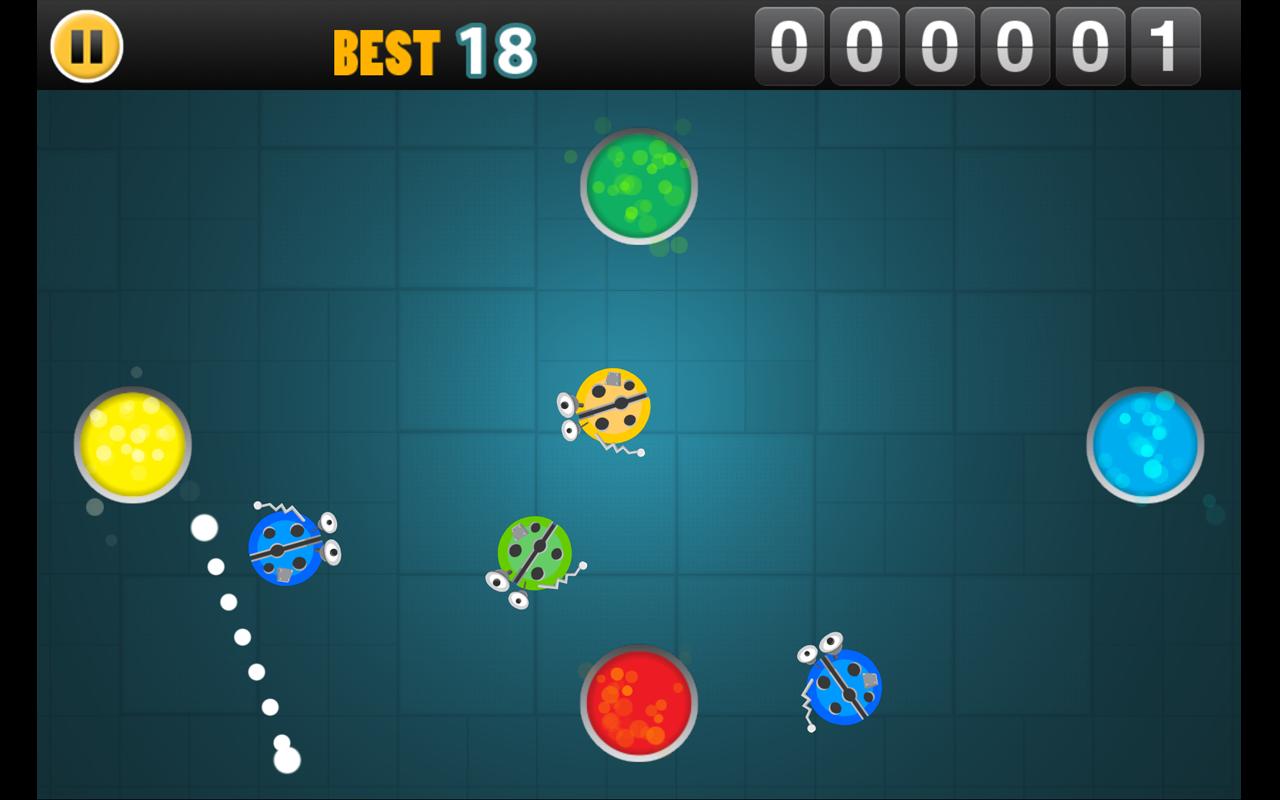Select the green ladybug in the center
Screen dimensions: 1280x800
point(535,555)
